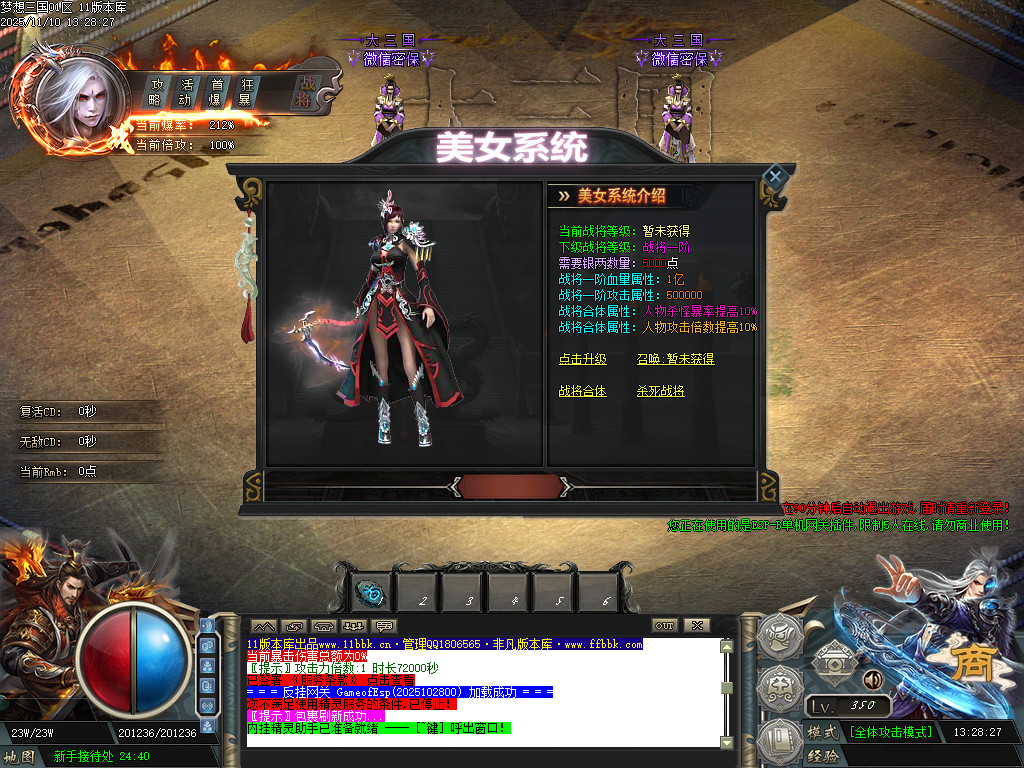Viewport: 1024px width, 768px height.
Task: Open the 攻略 guide button
Action: click(156, 91)
